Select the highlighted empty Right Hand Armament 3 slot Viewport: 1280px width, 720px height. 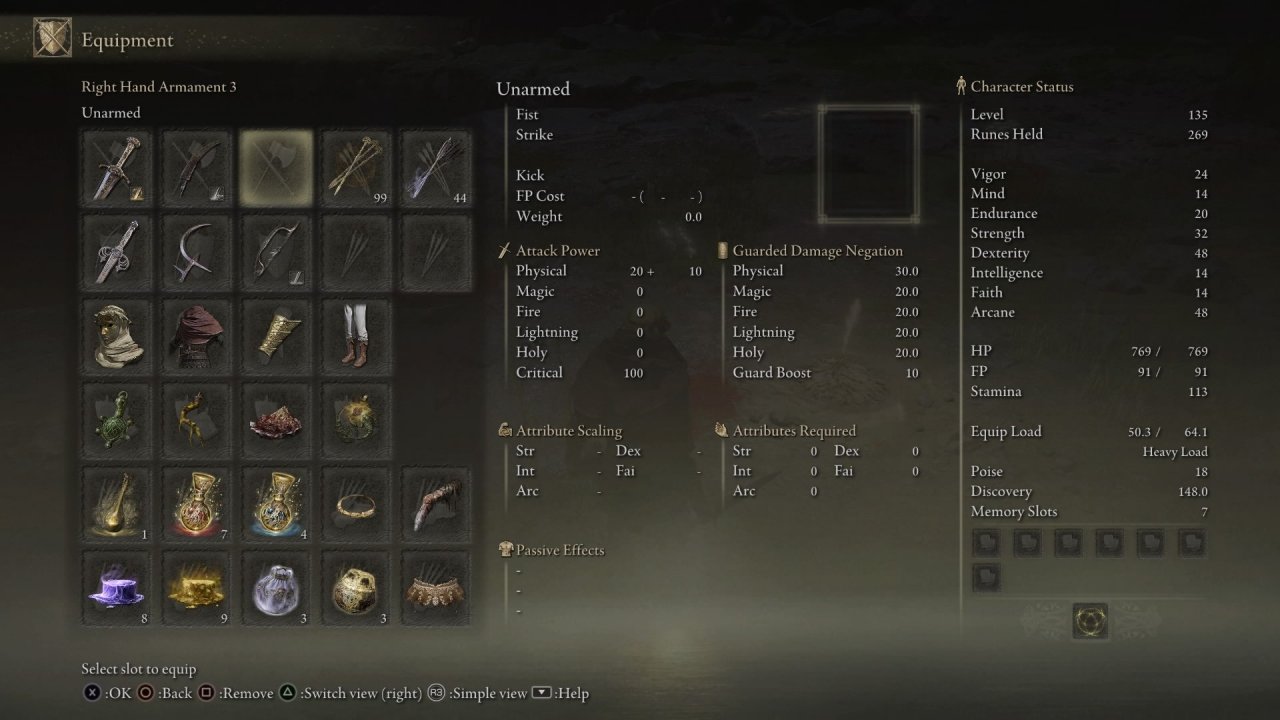point(276,168)
